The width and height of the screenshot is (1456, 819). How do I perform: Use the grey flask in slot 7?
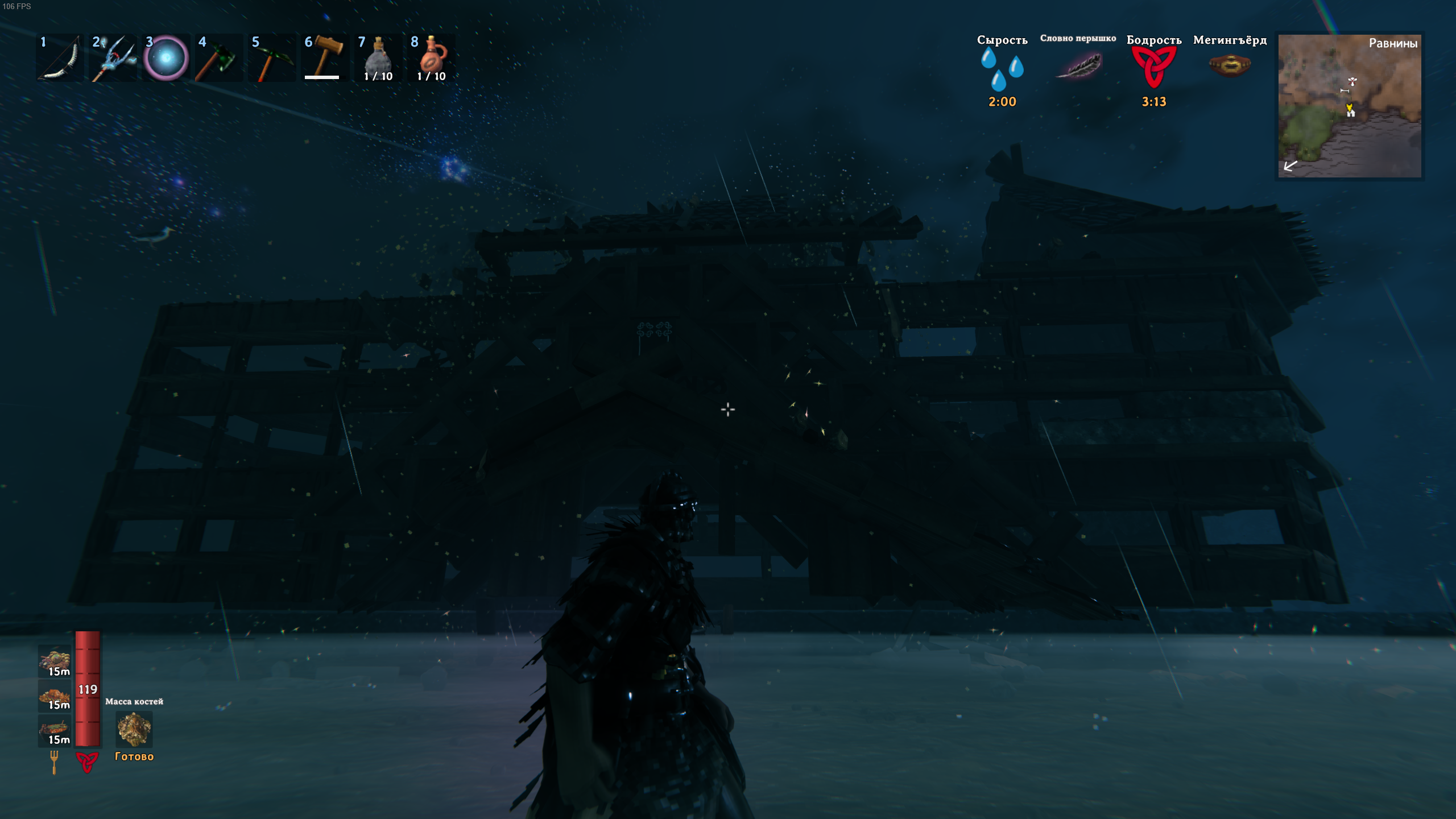coord(378,59)
